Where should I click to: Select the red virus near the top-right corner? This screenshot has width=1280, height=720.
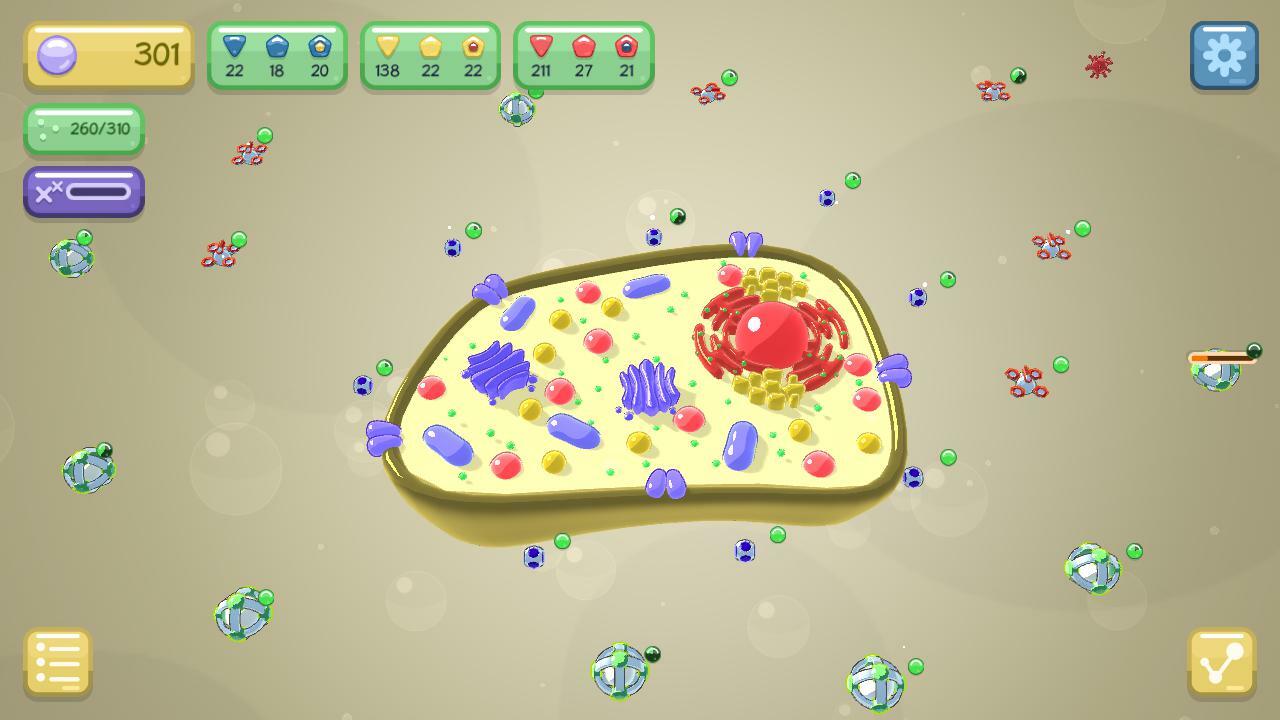point(1098,63)
